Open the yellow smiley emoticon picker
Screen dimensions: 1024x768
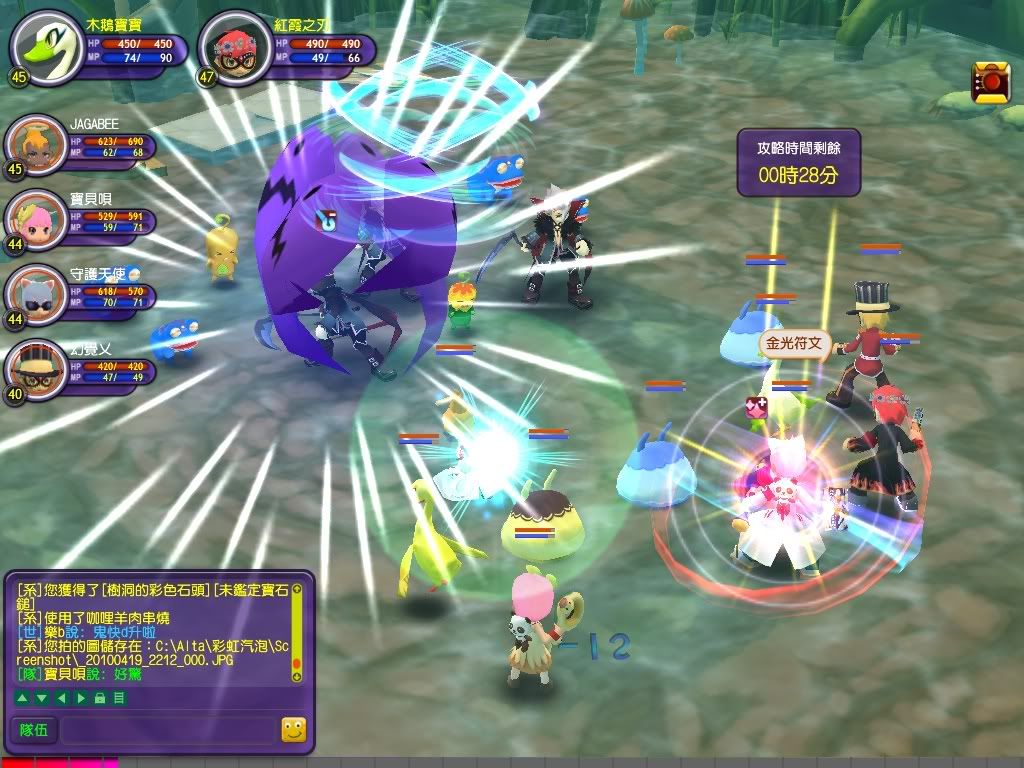(x=293, y=731)
